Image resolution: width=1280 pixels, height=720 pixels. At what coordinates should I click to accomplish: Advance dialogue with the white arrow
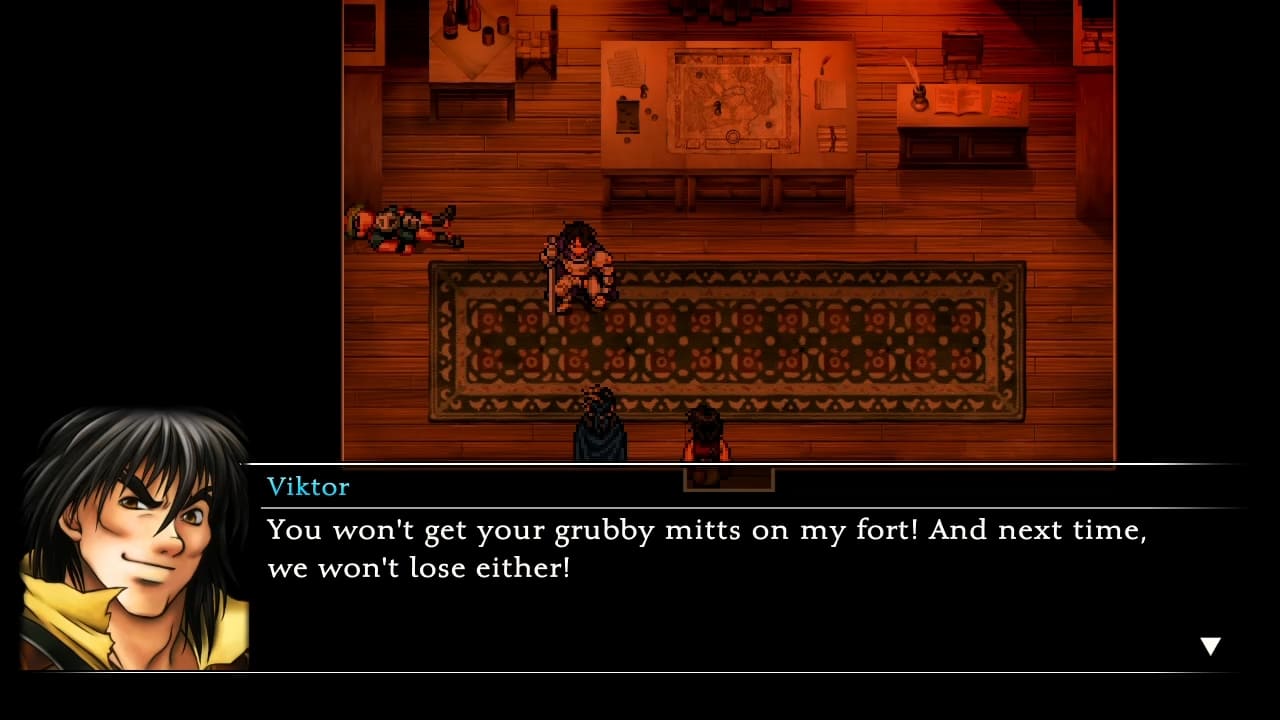coord(1210,646)
